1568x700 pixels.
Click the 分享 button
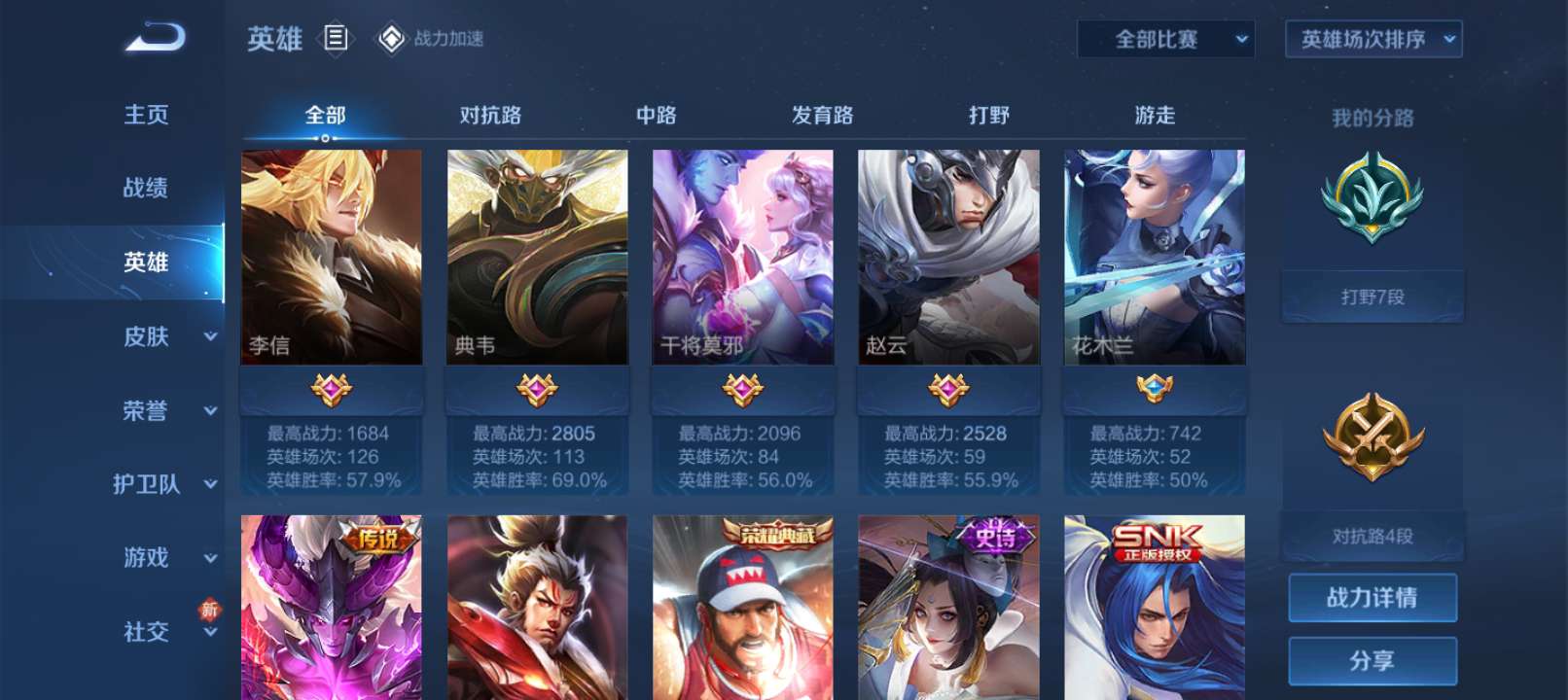pos(1374,660)
